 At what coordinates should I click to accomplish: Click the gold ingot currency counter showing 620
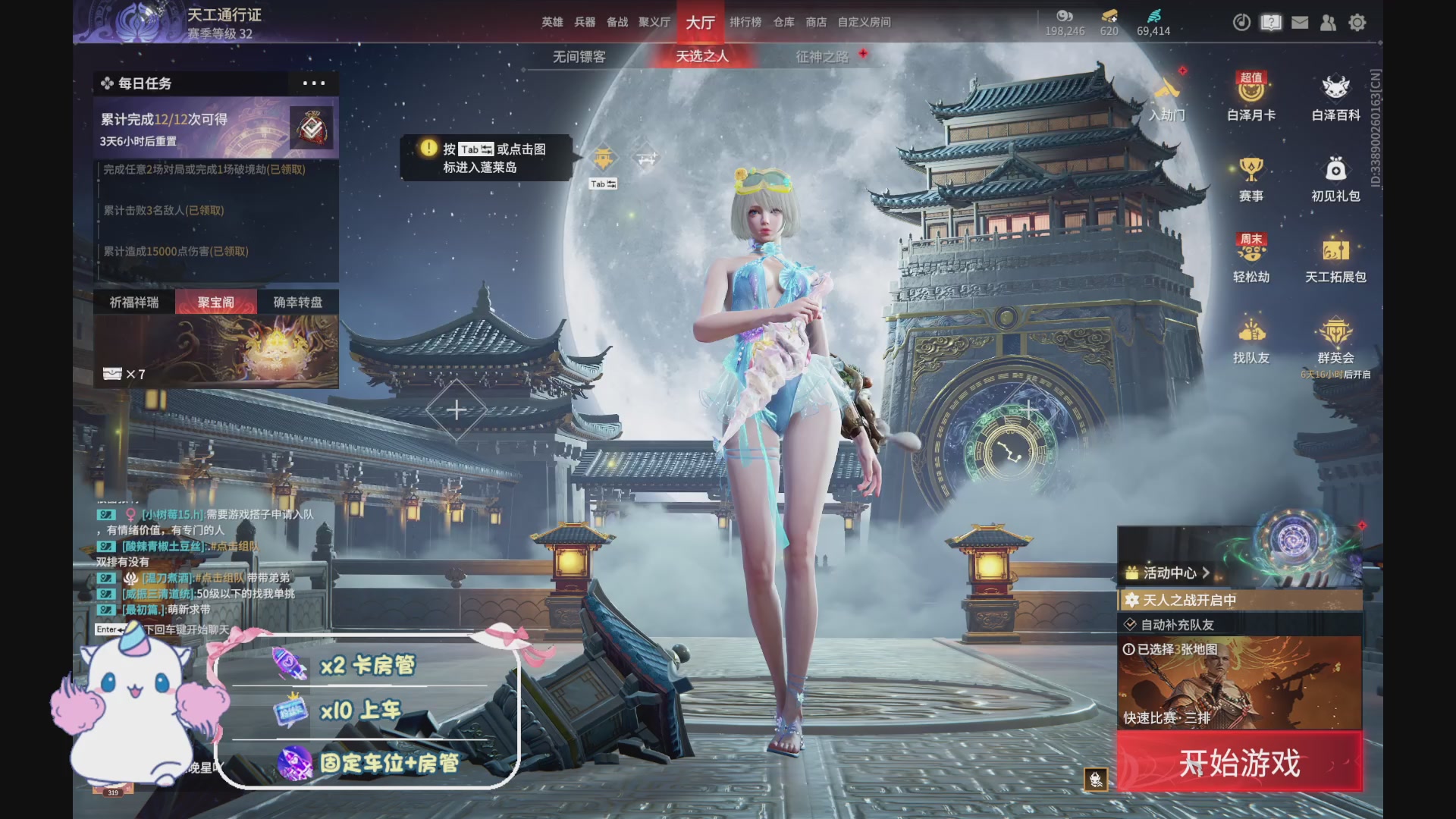coord(1109,23)
